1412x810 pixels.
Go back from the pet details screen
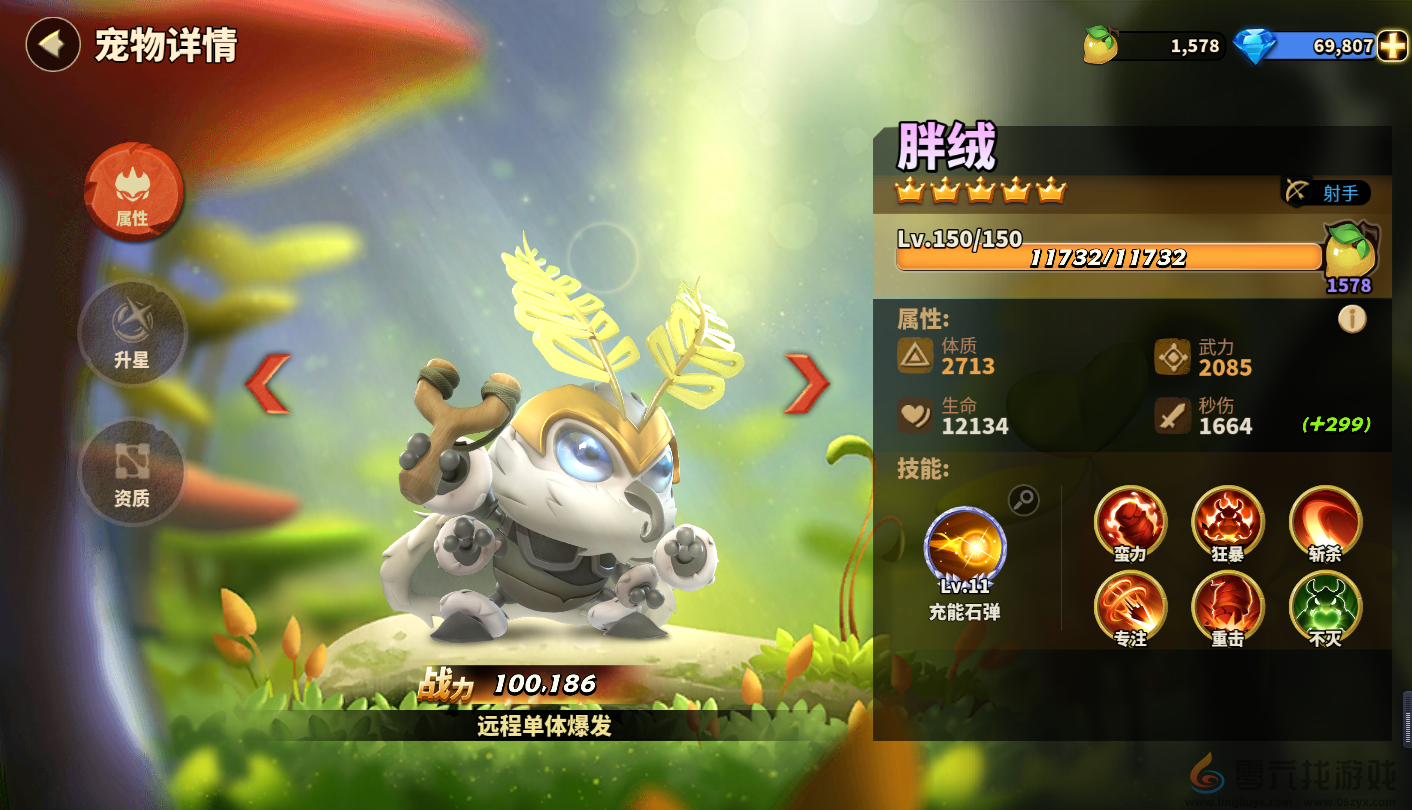point(52,45)
